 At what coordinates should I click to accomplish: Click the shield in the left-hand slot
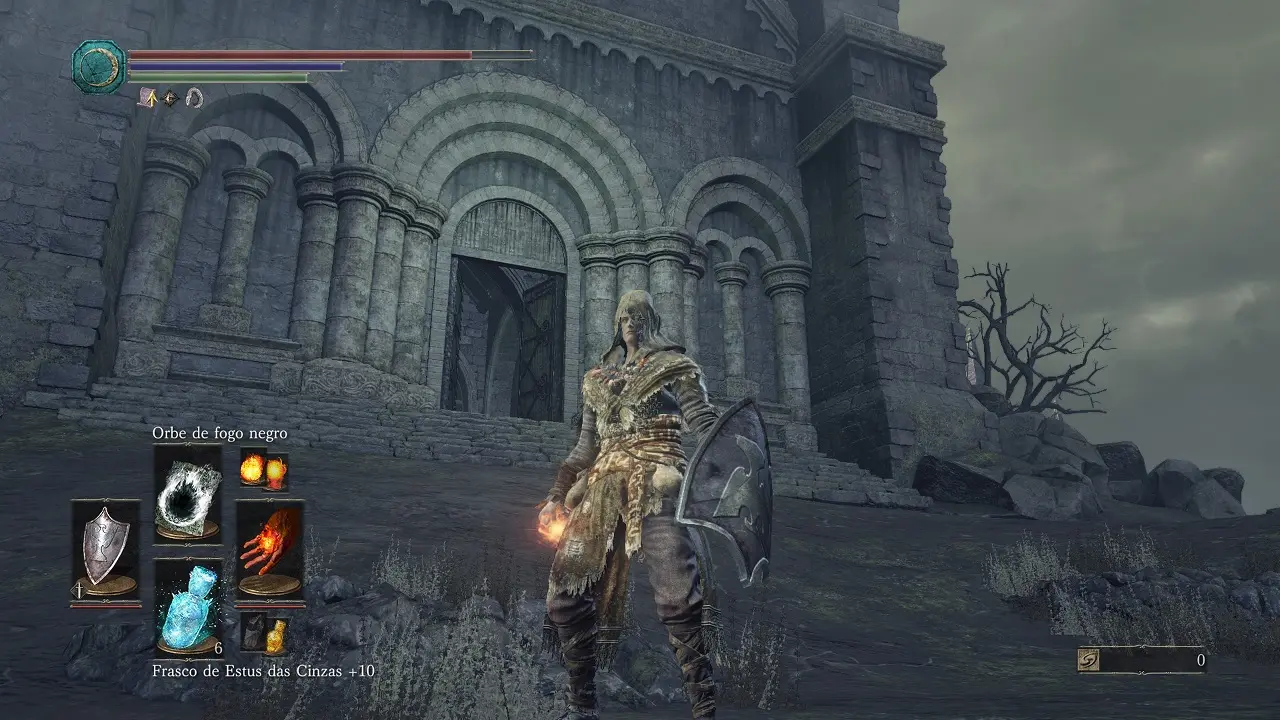105,550
